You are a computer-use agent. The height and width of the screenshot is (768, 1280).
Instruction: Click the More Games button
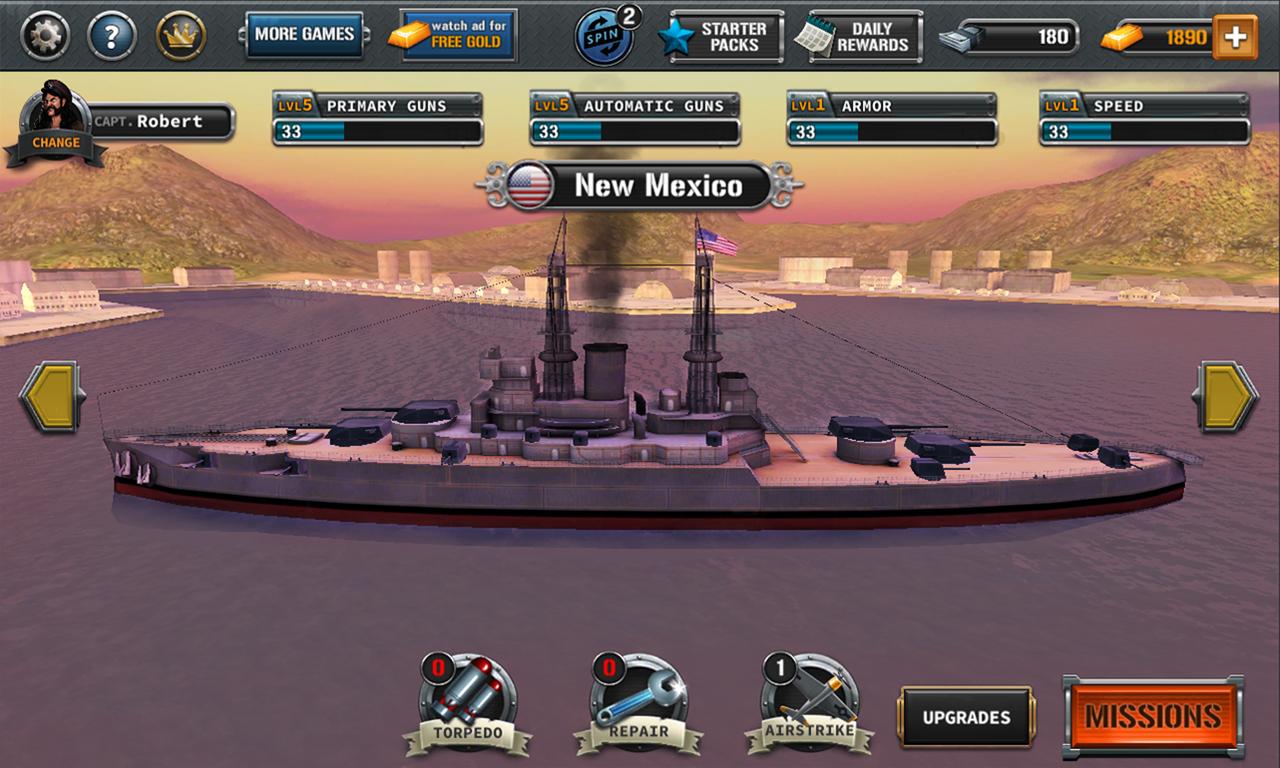pyautogui.click(x=305, y=33)
